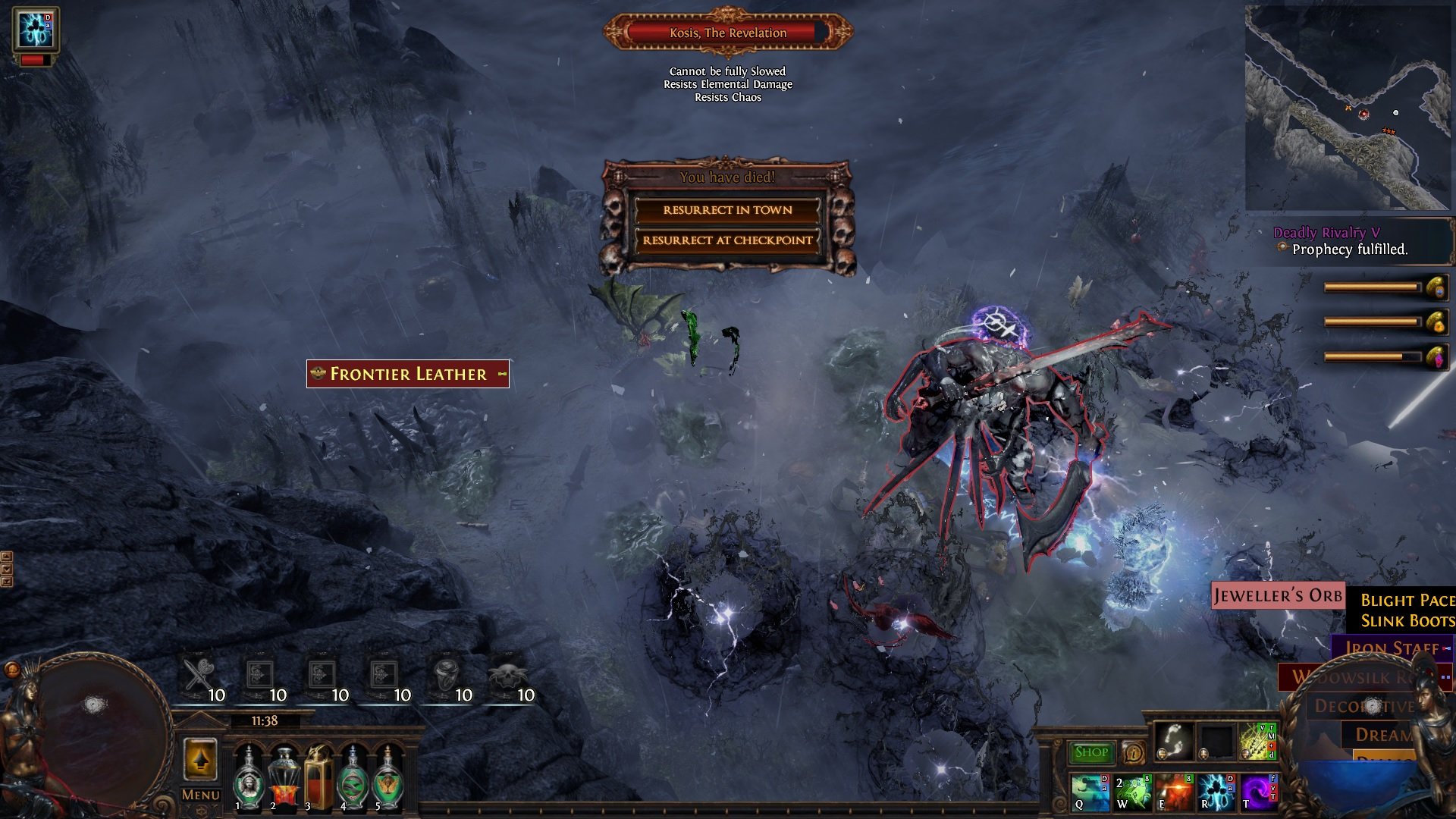Select Resurrect at Checkpoint
1456x819 pixels.
(727, 240)
